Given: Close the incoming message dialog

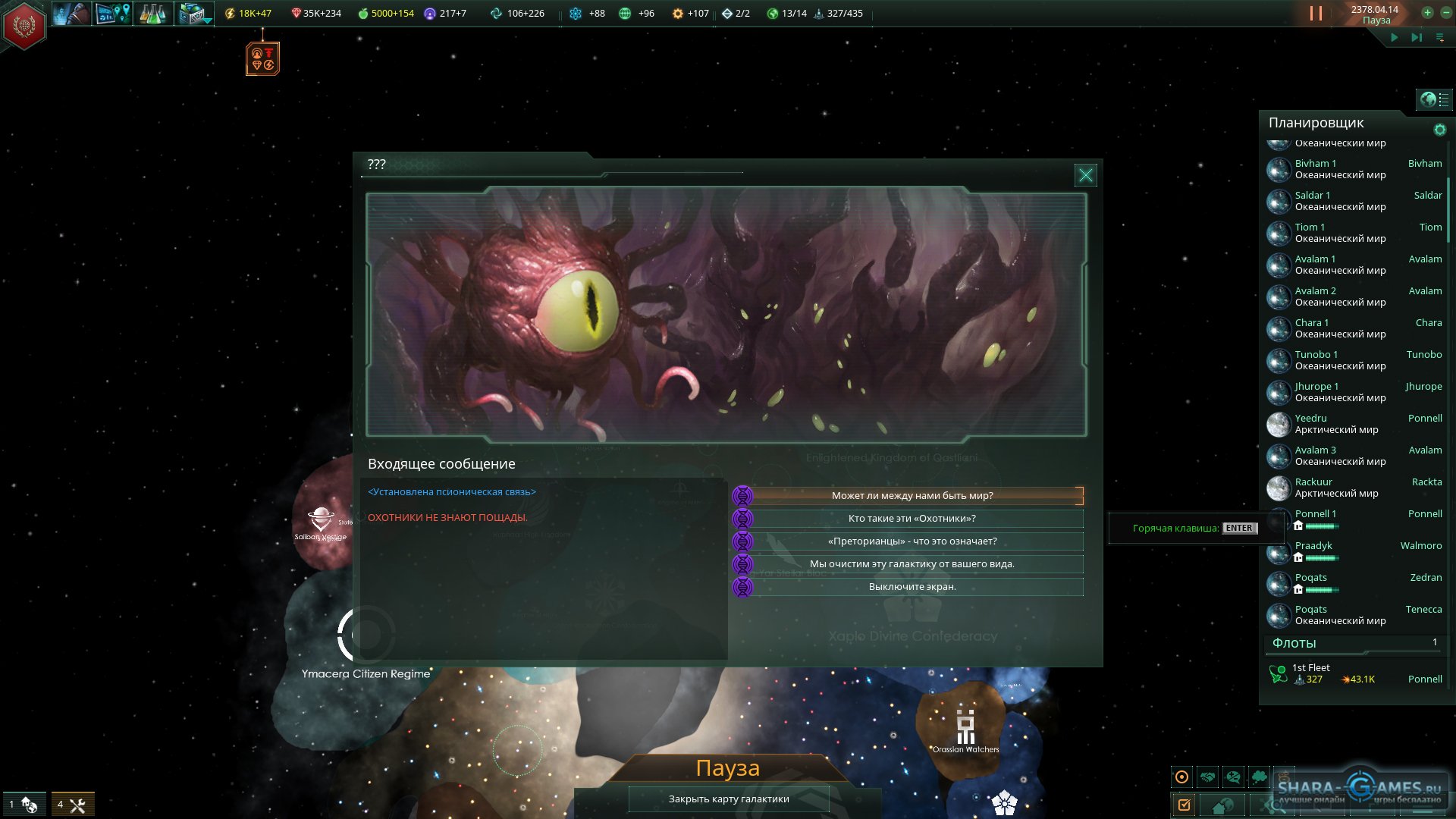Looking at the screenshot, I should (x=1085, y=175).
